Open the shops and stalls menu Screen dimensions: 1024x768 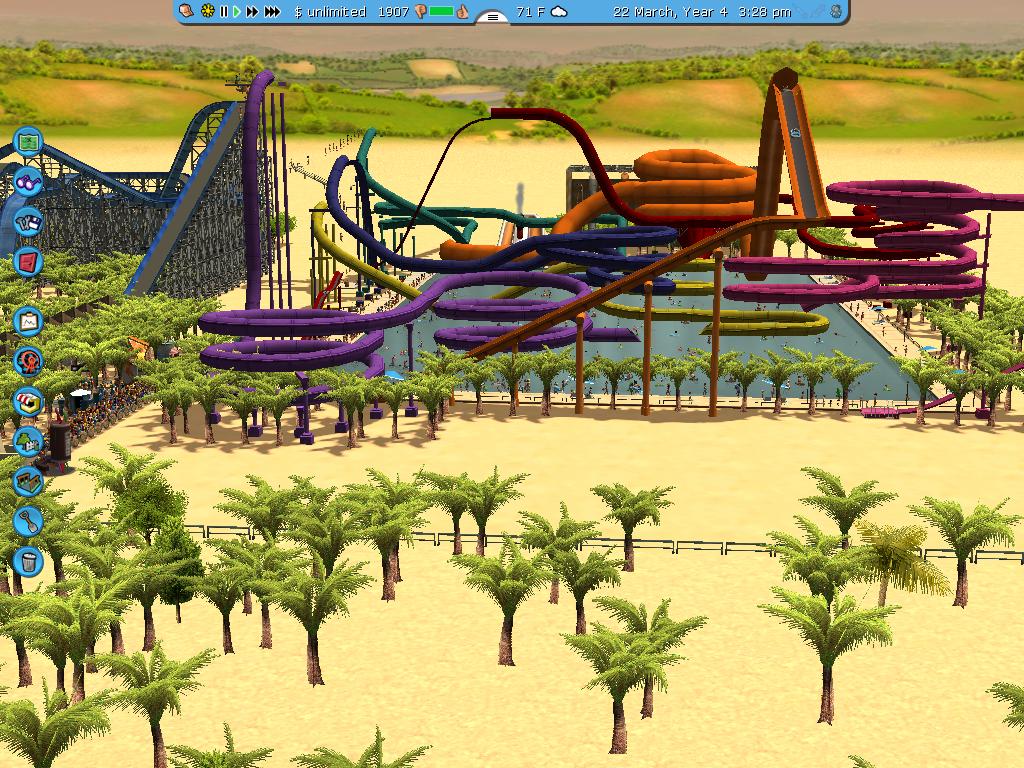click(28, 401)
